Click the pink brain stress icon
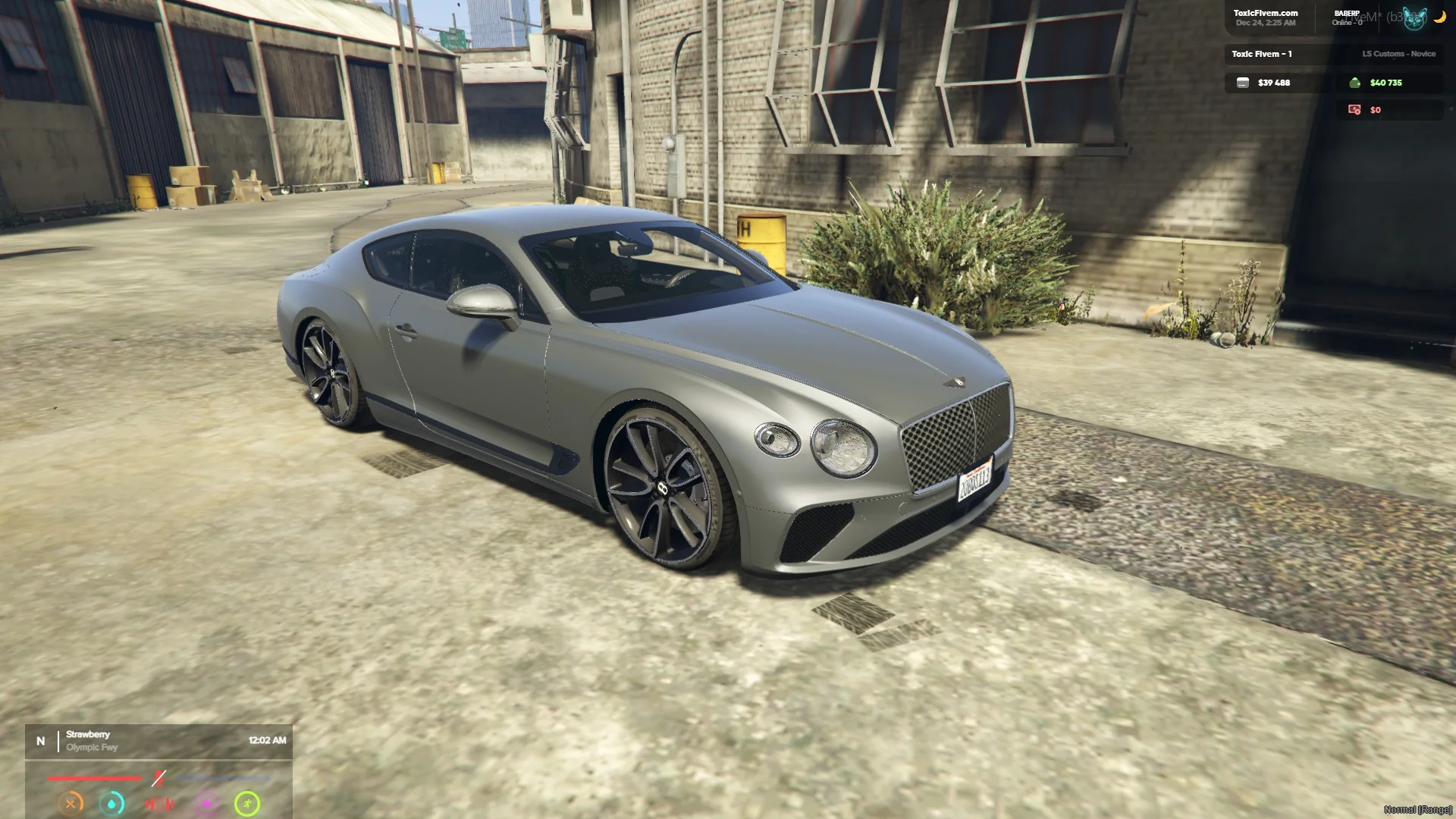Image resolution: width=1456 pixels, height=819 pixels. coord(206,803)
